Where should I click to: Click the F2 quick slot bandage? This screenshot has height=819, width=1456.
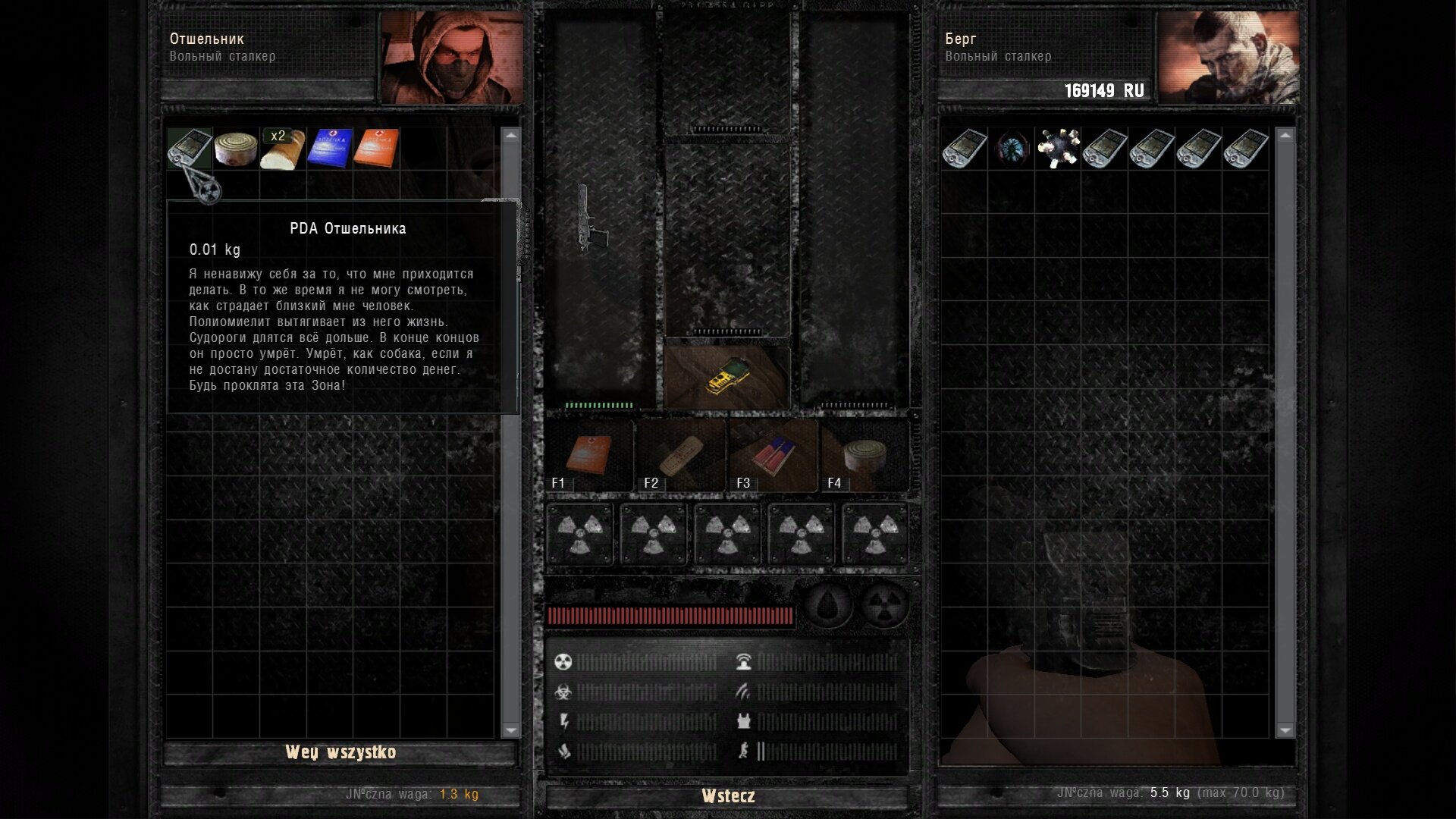(x=681, y=457)
